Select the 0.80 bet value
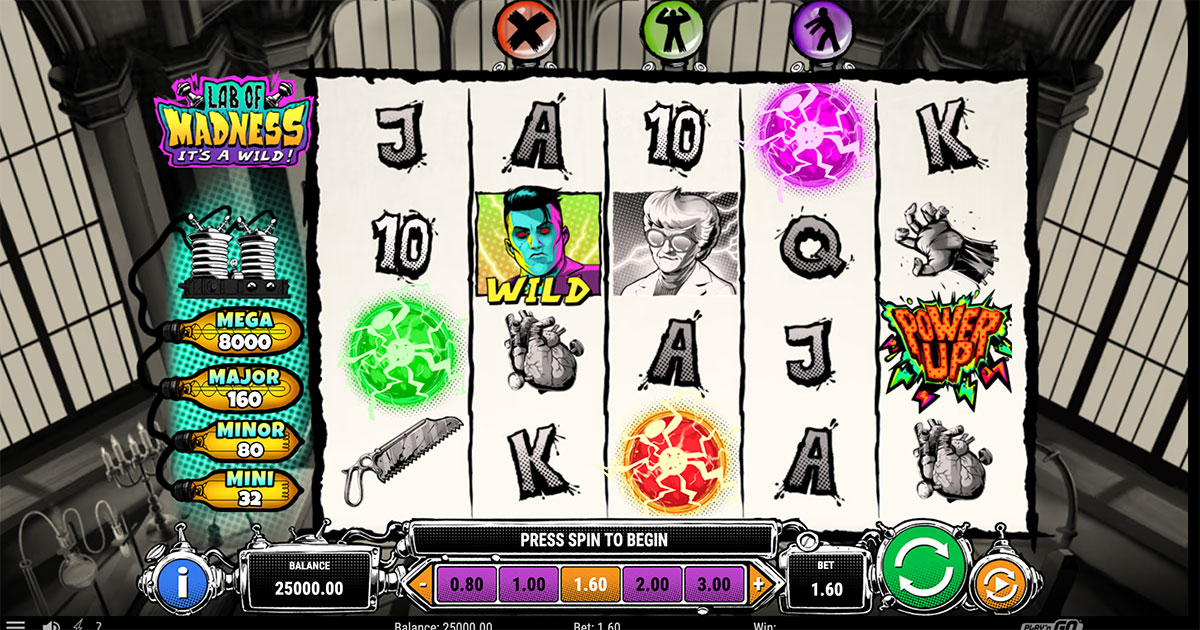 pos(466,585)
